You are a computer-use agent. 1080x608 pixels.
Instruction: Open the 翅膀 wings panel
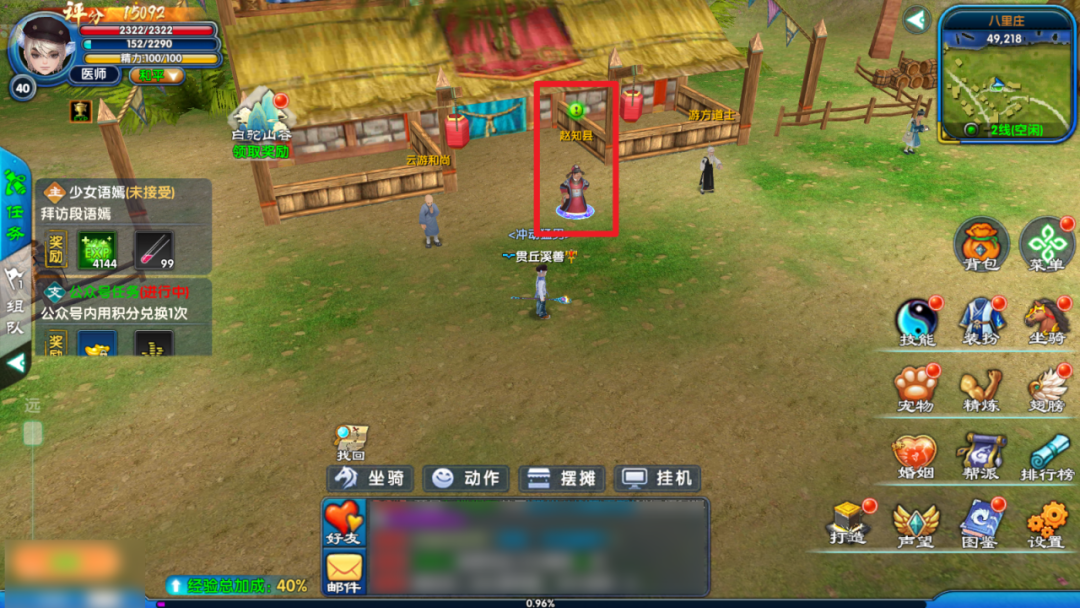click(1046, 388)
